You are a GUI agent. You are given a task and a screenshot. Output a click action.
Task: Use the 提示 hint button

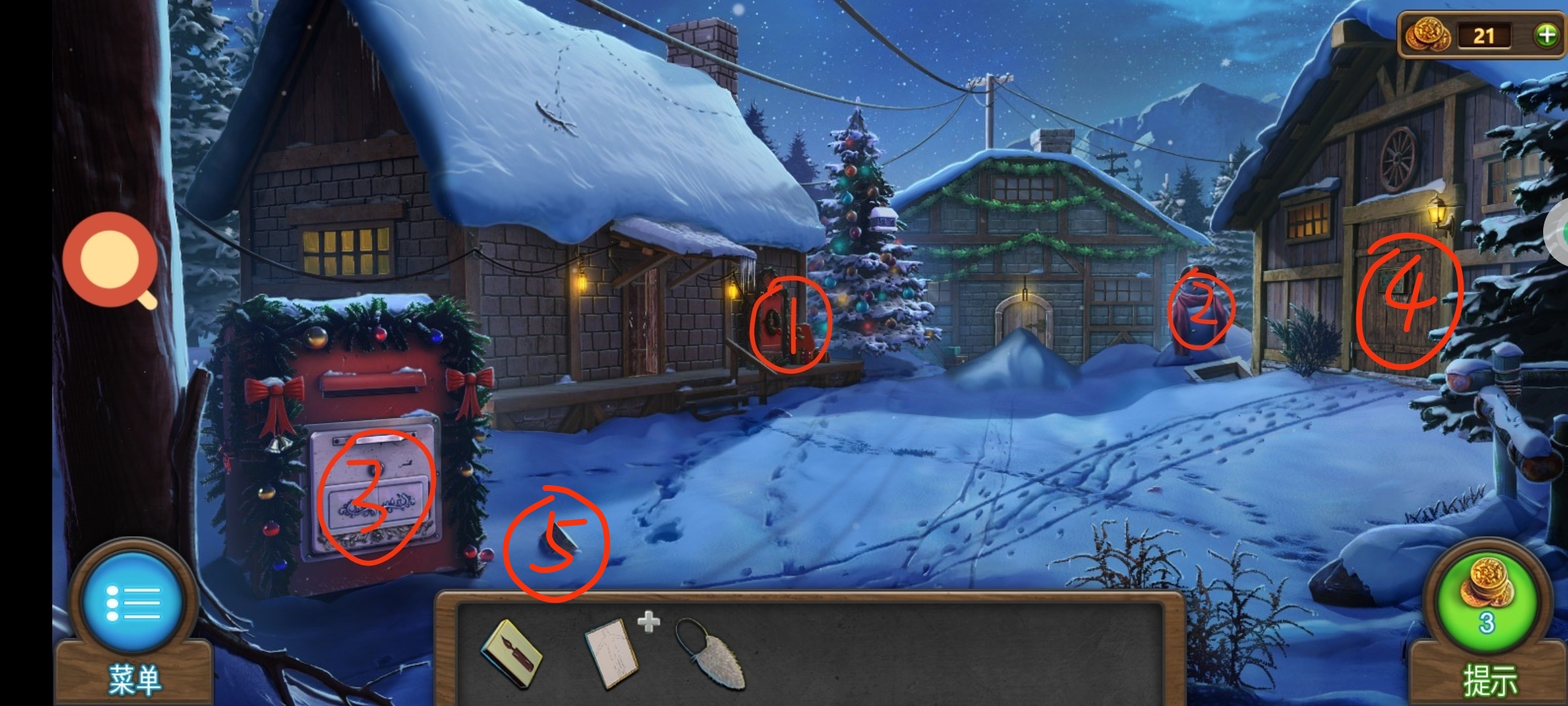[1487, 605]
